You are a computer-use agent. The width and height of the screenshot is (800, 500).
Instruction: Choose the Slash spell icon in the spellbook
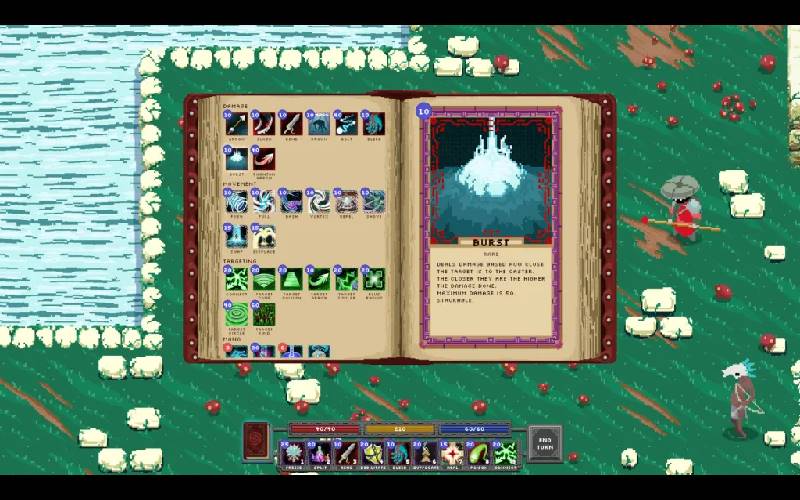coord(264,125)
